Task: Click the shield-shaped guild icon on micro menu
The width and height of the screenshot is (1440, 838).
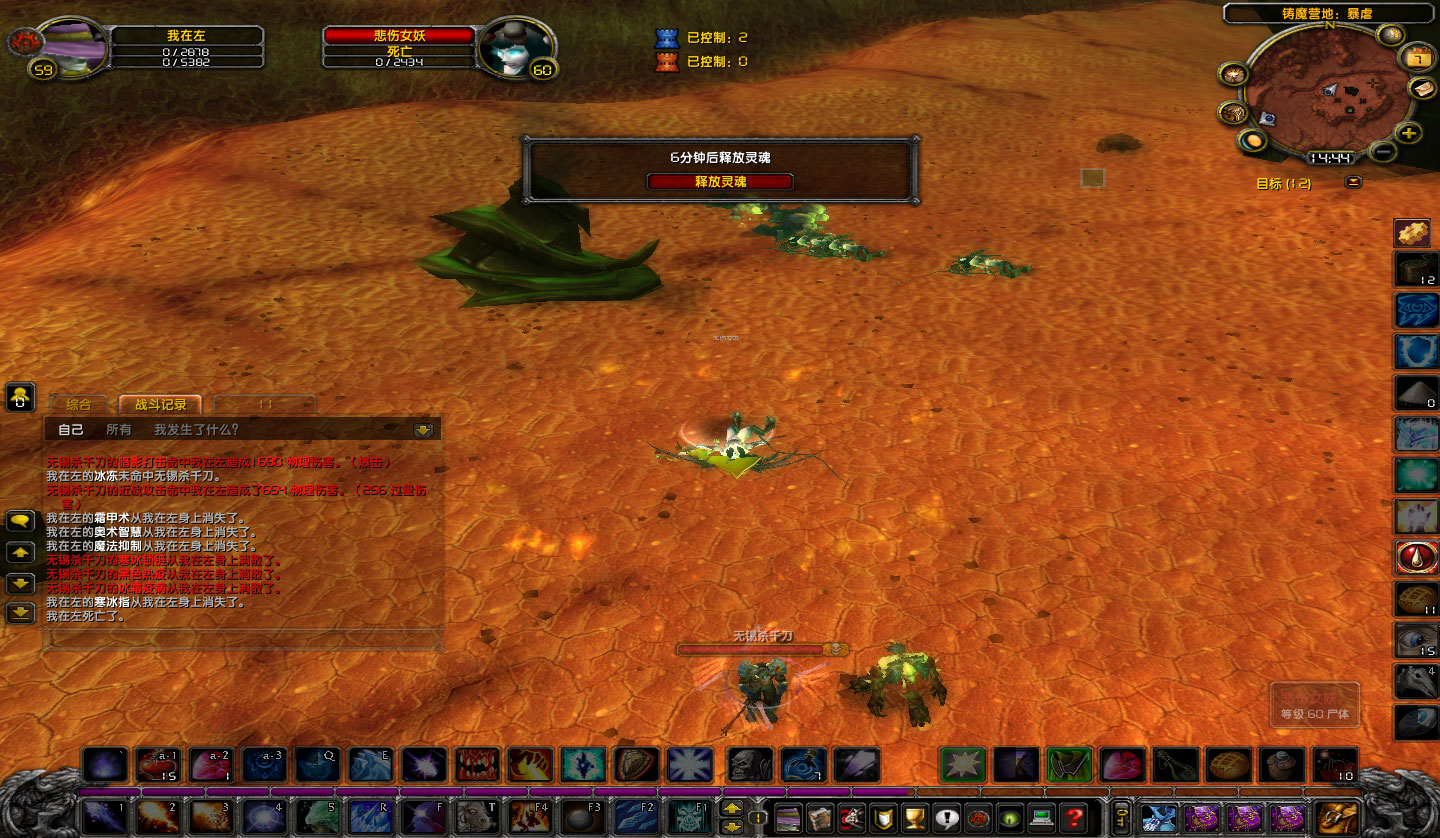Action: click(x=884, y=819)
